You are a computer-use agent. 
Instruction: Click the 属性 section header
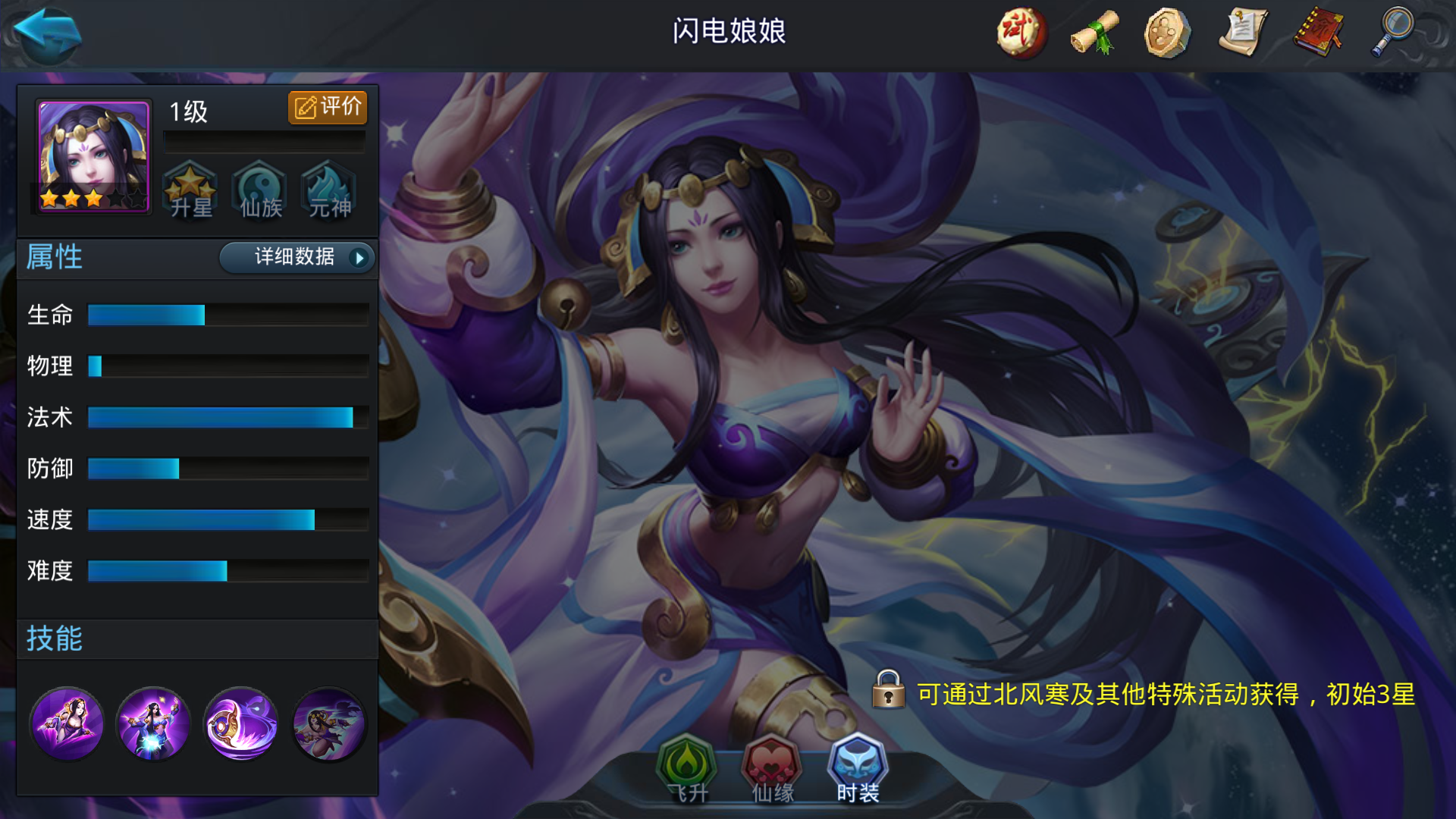(55, 258)
